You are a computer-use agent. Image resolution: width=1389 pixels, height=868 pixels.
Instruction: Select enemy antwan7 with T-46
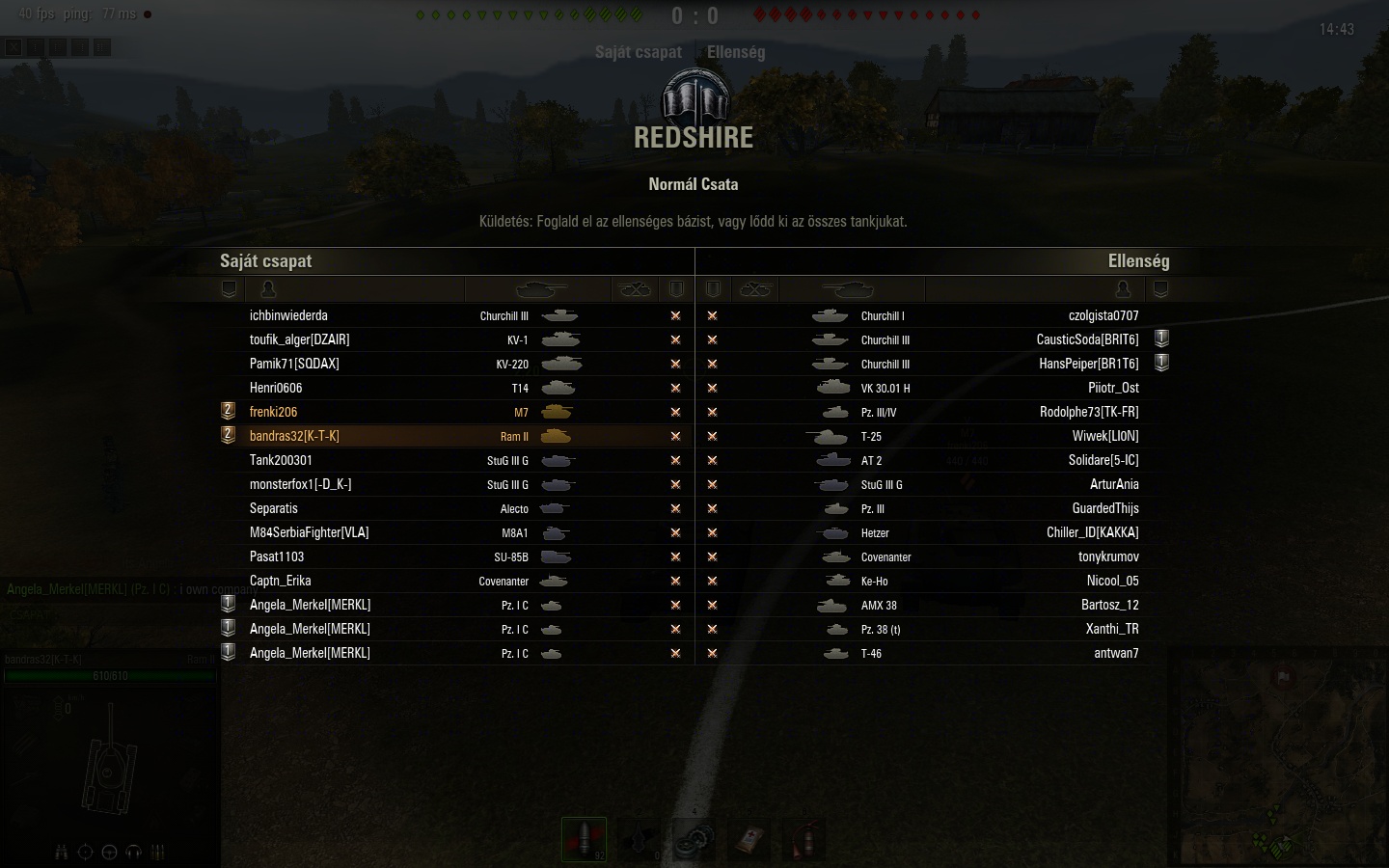point(1116,653)
